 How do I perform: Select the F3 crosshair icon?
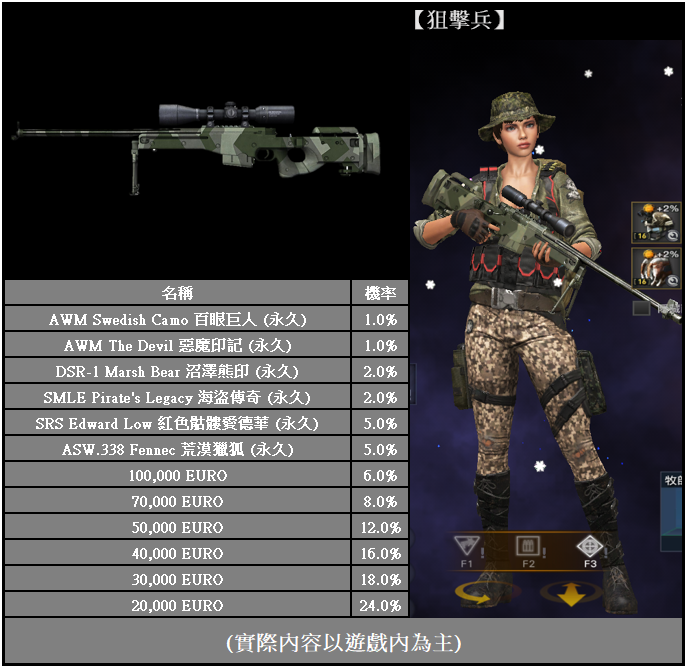(589, 546)
